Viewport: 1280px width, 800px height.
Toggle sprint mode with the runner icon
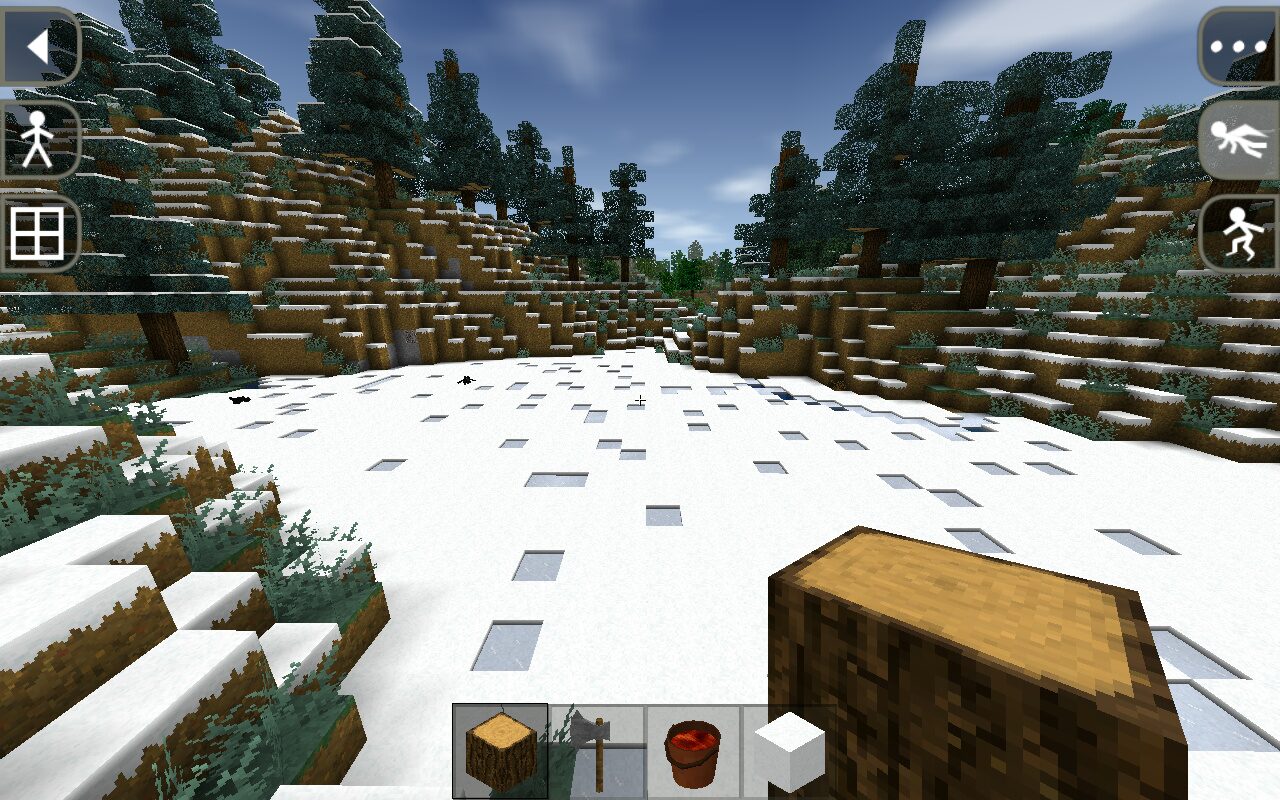click(1238, 233)
